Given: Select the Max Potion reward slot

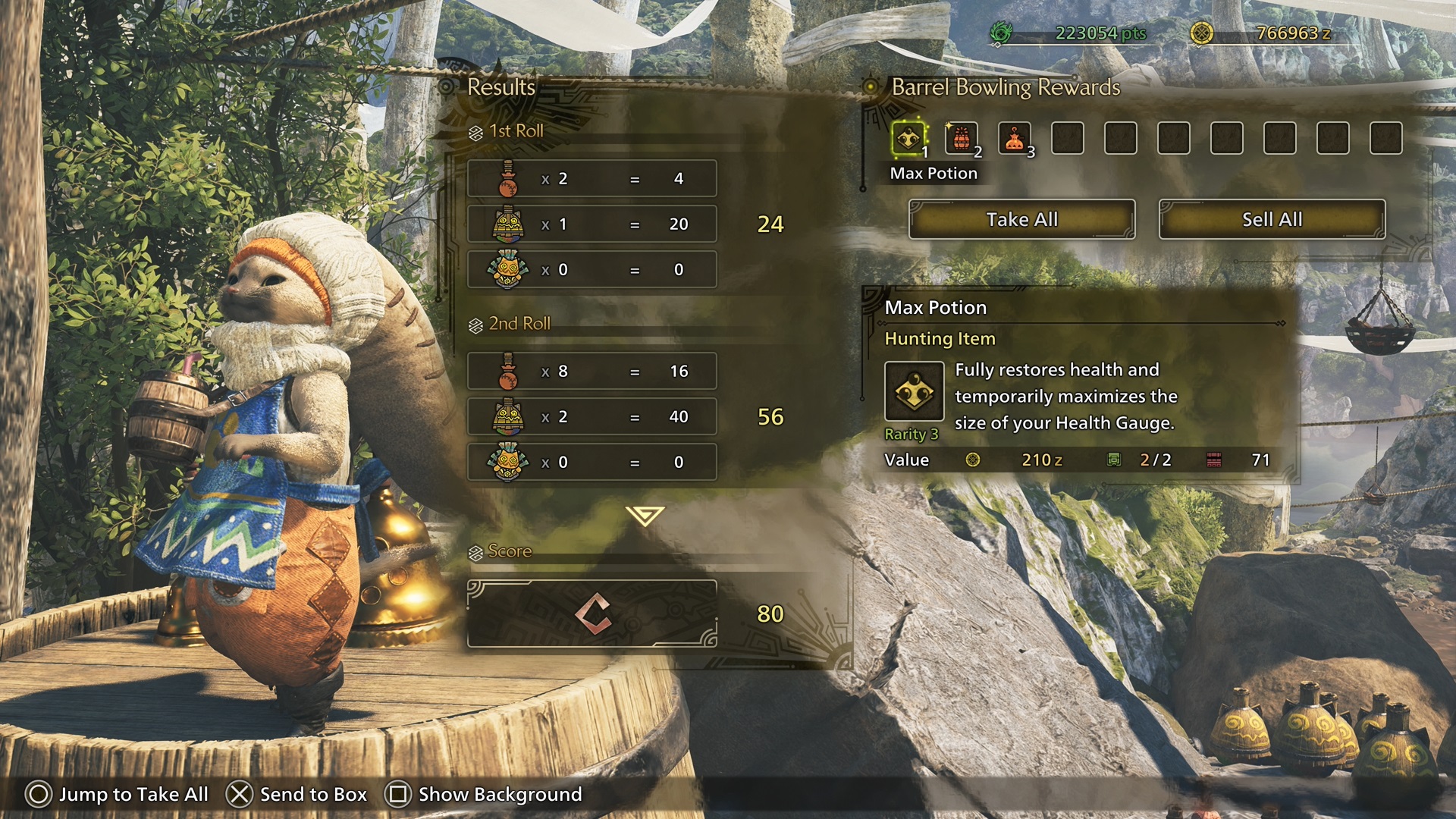Looking at the screenshot, I should pos(908,139).
